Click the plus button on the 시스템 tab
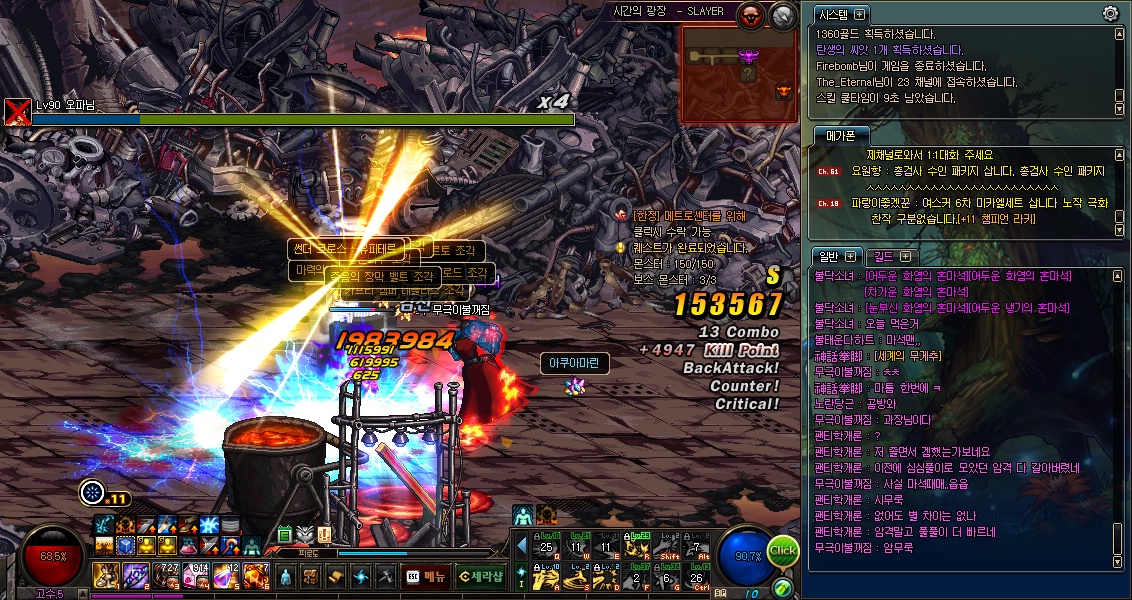1132x600 pixels. [860, 14]
